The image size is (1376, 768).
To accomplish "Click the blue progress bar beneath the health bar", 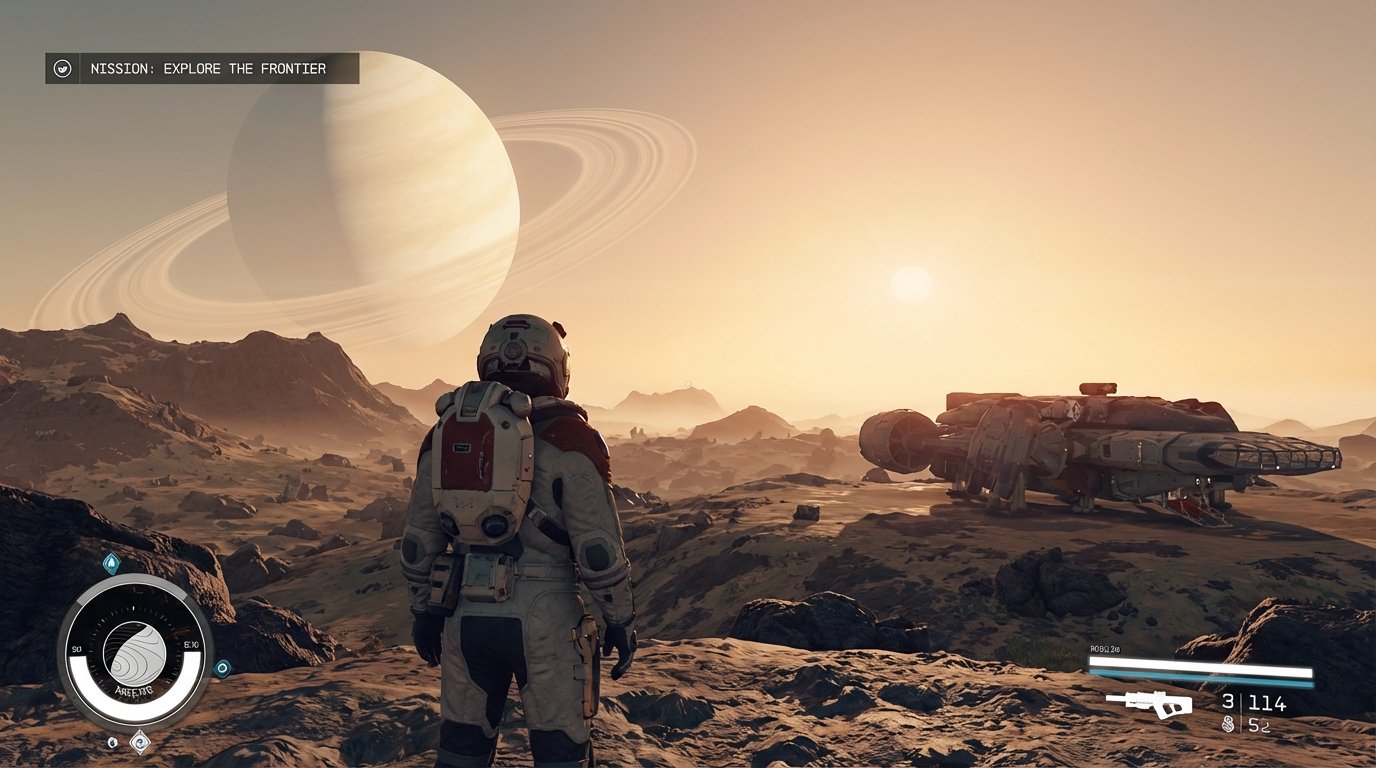I will tap(1200, 679).
